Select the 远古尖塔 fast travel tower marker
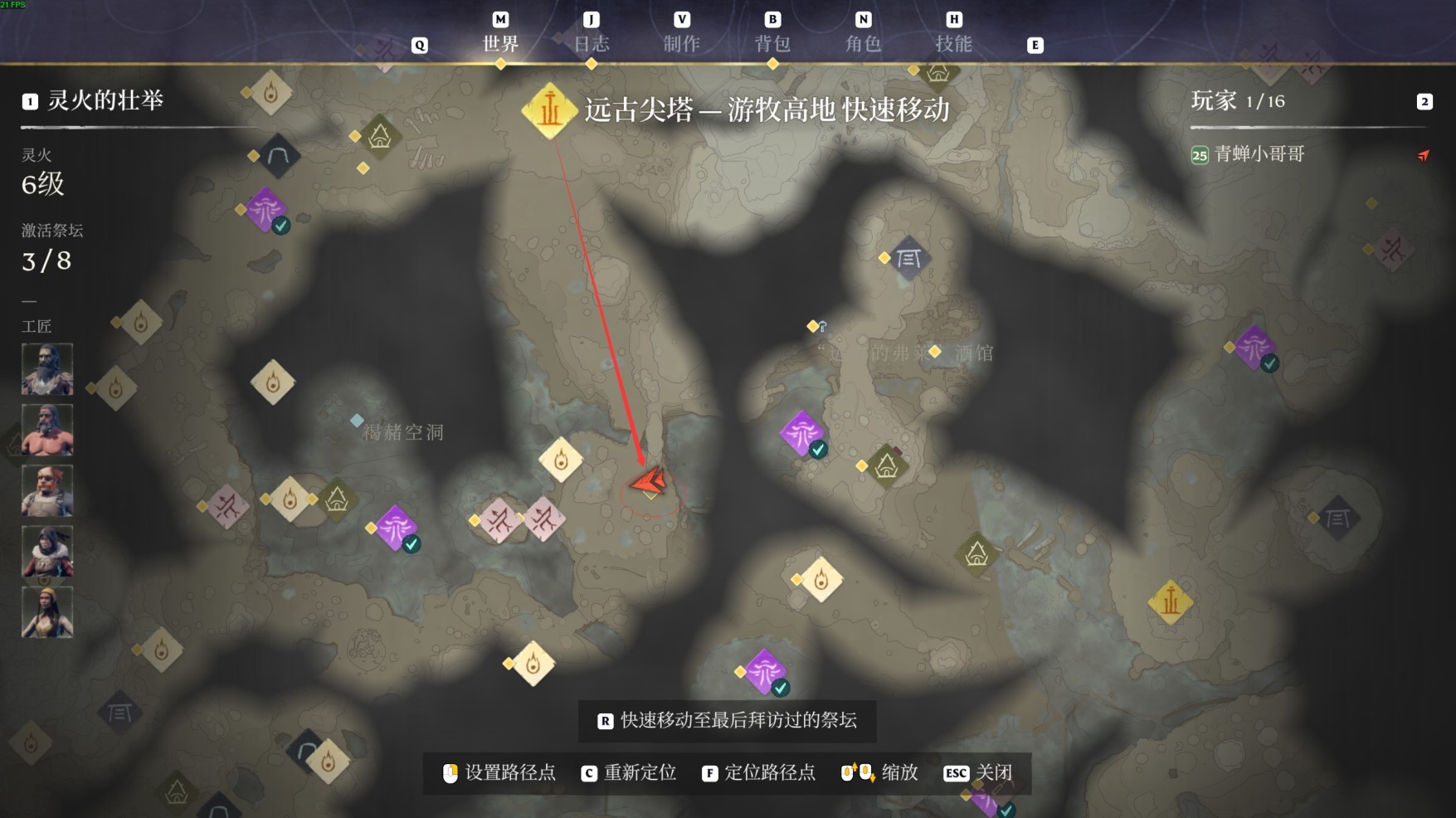This screenshot has width=1456, height=818. point(549,110)
